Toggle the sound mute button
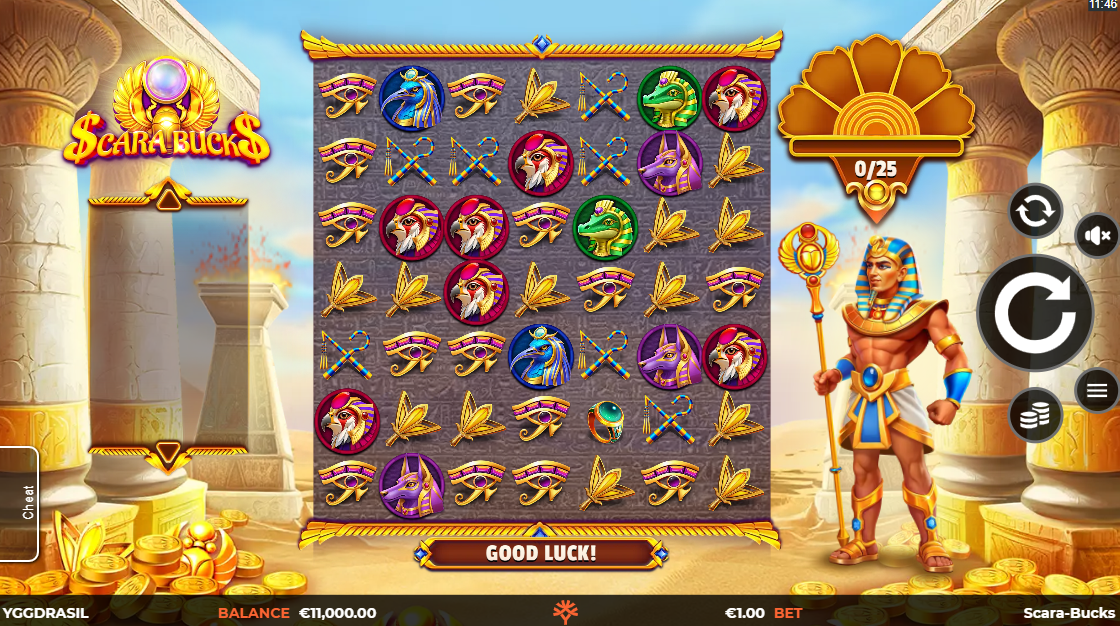Viewport: 1120px width, 626px height. pos(1096,236)
